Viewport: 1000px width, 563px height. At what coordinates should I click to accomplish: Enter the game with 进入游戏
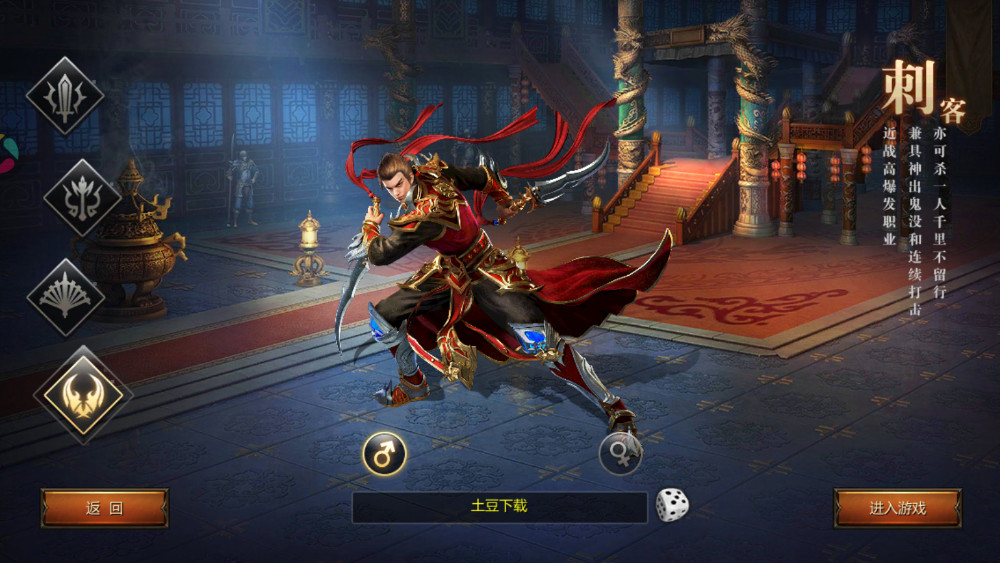[897, 508]
